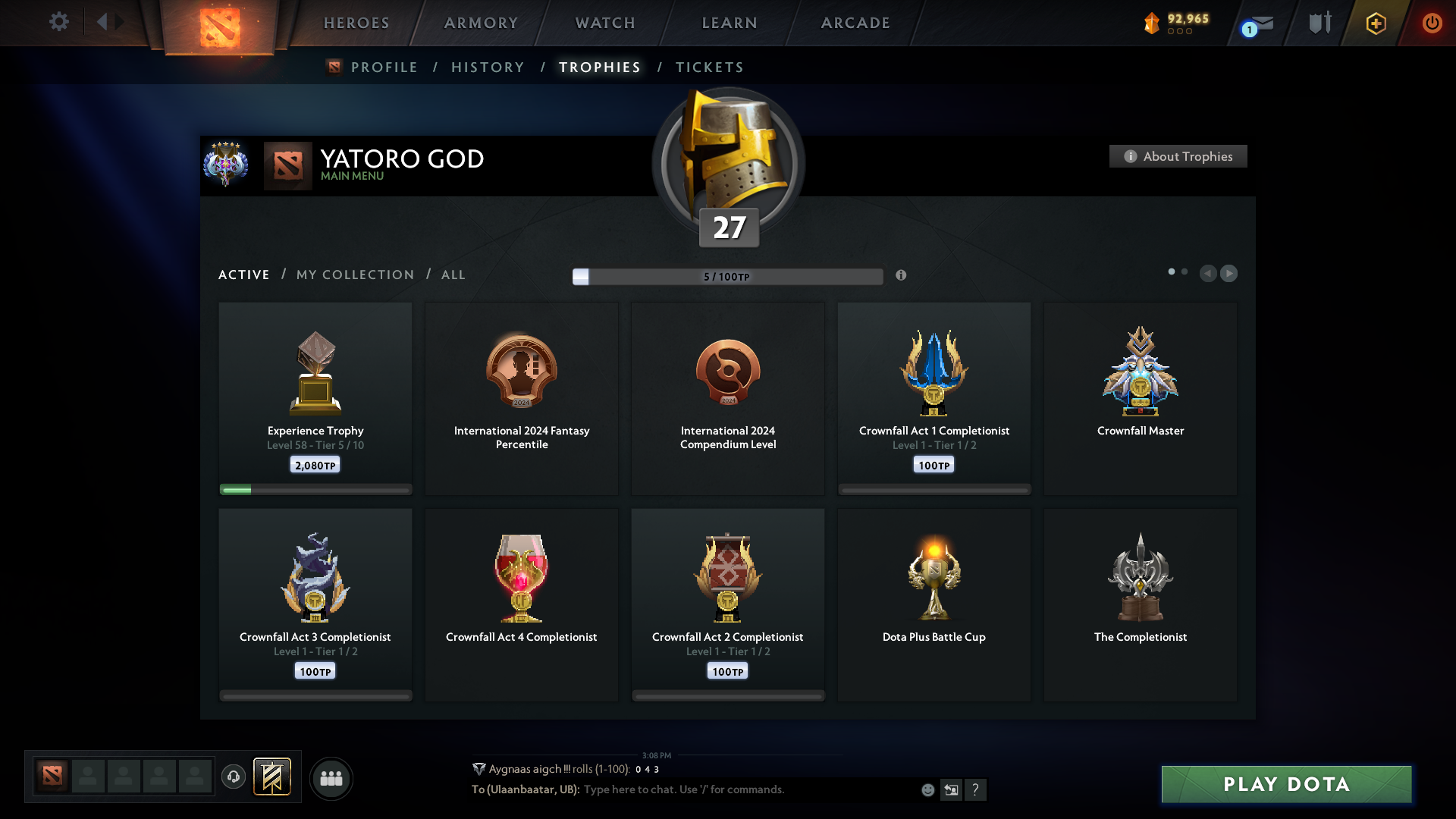Open the Armory menu
1456x819 pixels.
tap(481, 23)
